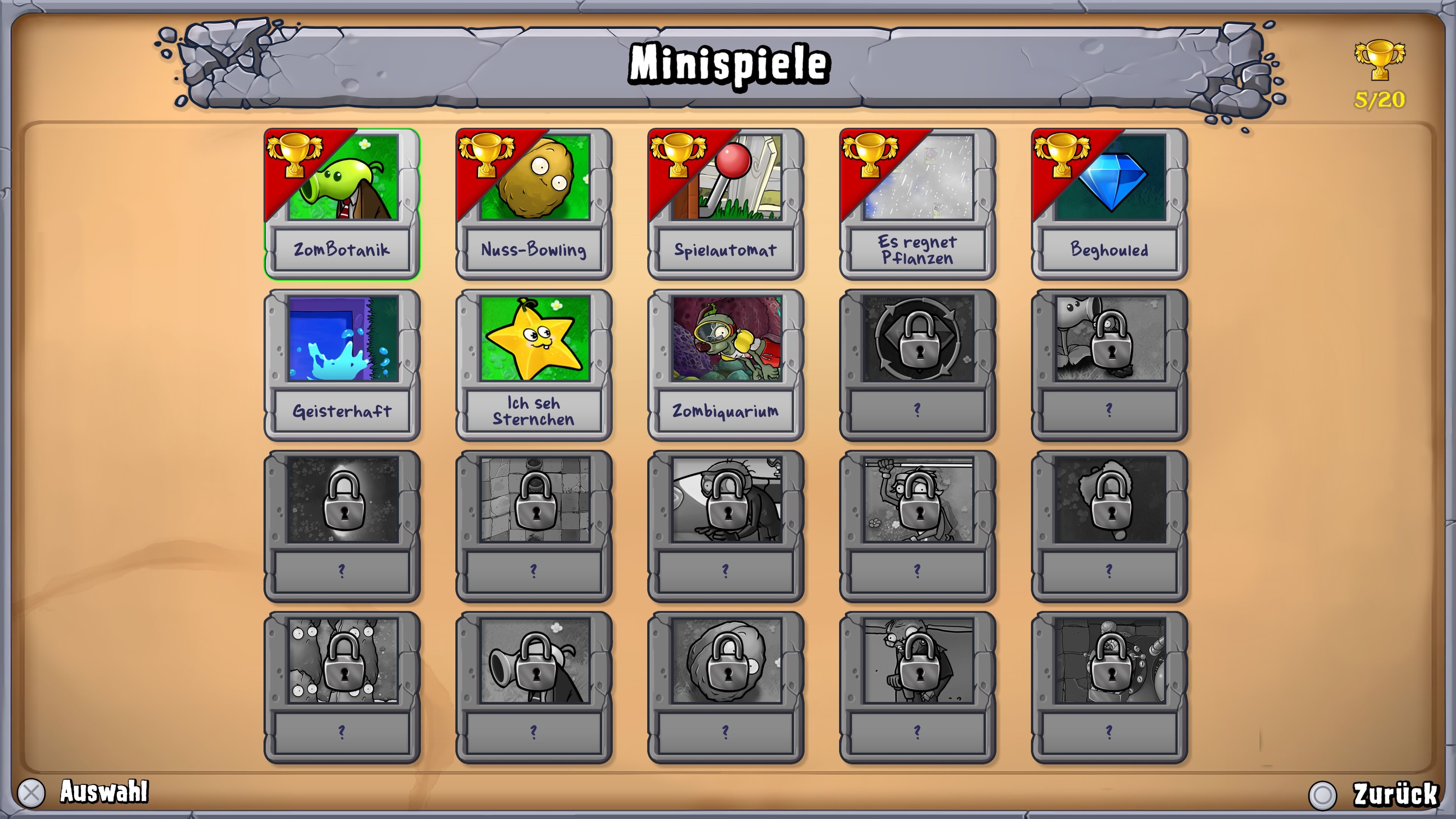Viewport: 1456px width, 819px height.
Task: Launch the Spielautomat minigame
Action: click(x=725, y=204)
